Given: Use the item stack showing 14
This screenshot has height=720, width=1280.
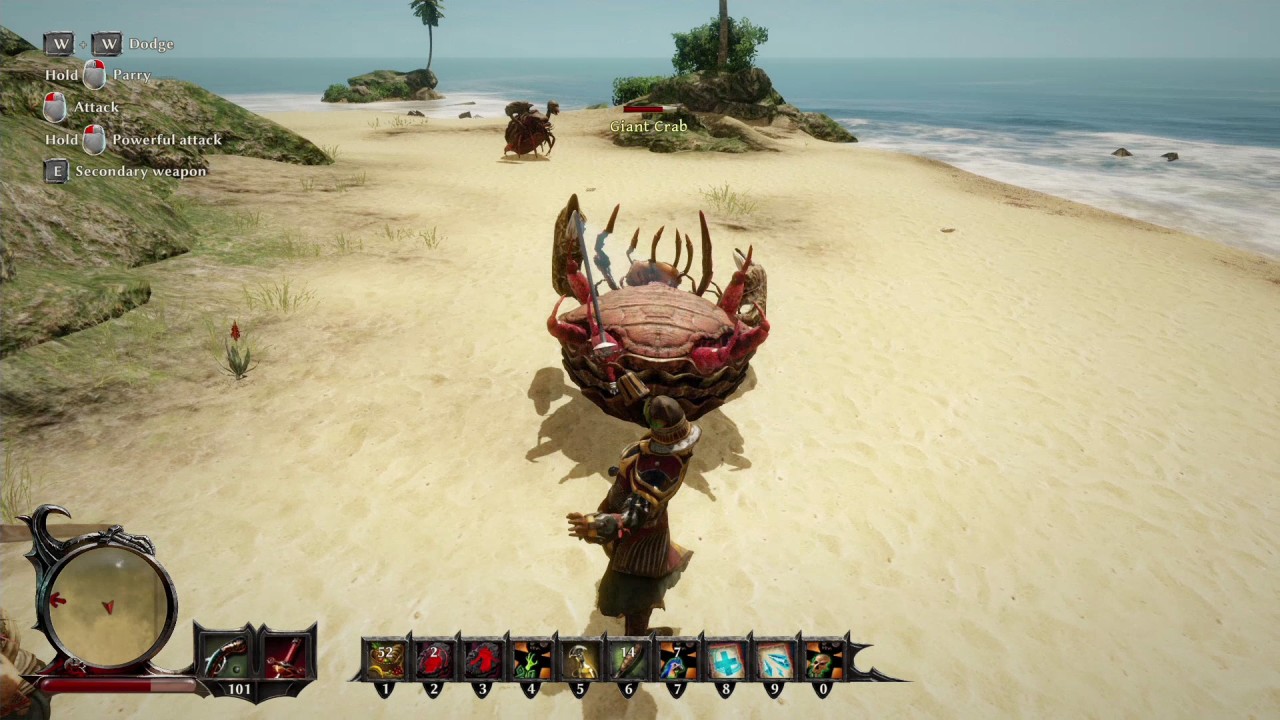Looking at the screenshot, I should pos(629,660).
